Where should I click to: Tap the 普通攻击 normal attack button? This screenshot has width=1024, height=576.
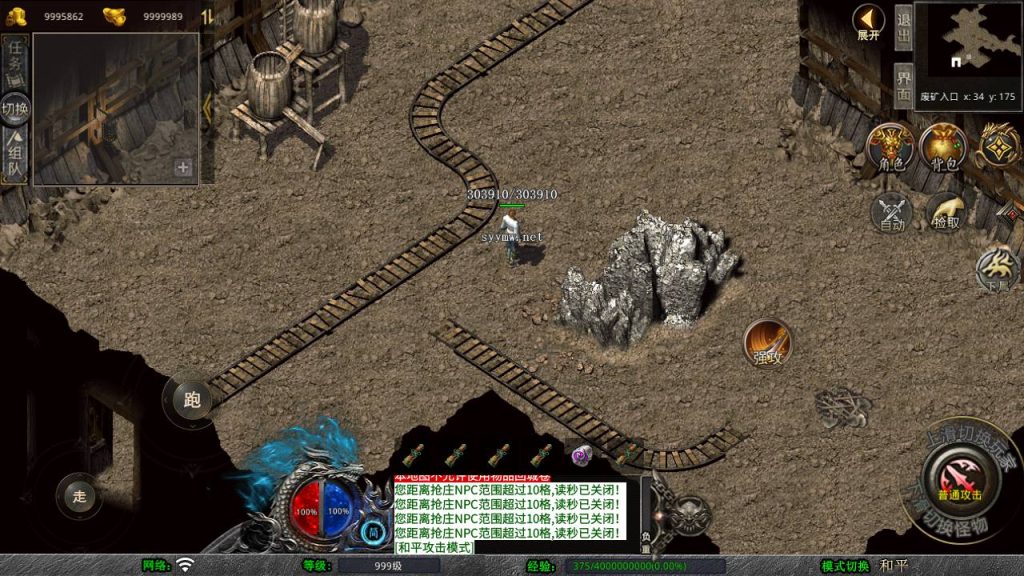click(959, 479)
